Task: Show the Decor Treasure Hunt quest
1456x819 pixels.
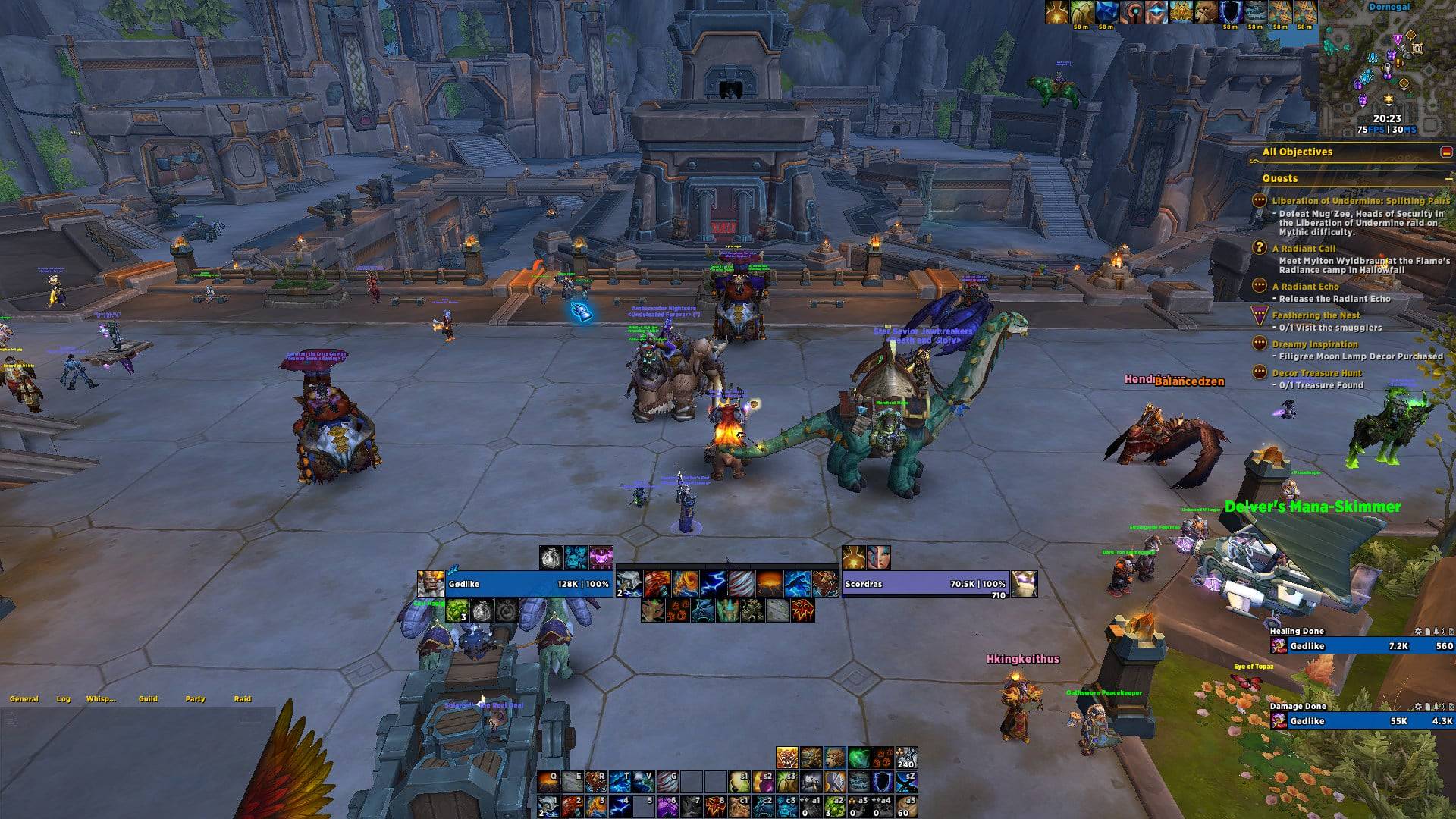Action: click(1316, 373)
